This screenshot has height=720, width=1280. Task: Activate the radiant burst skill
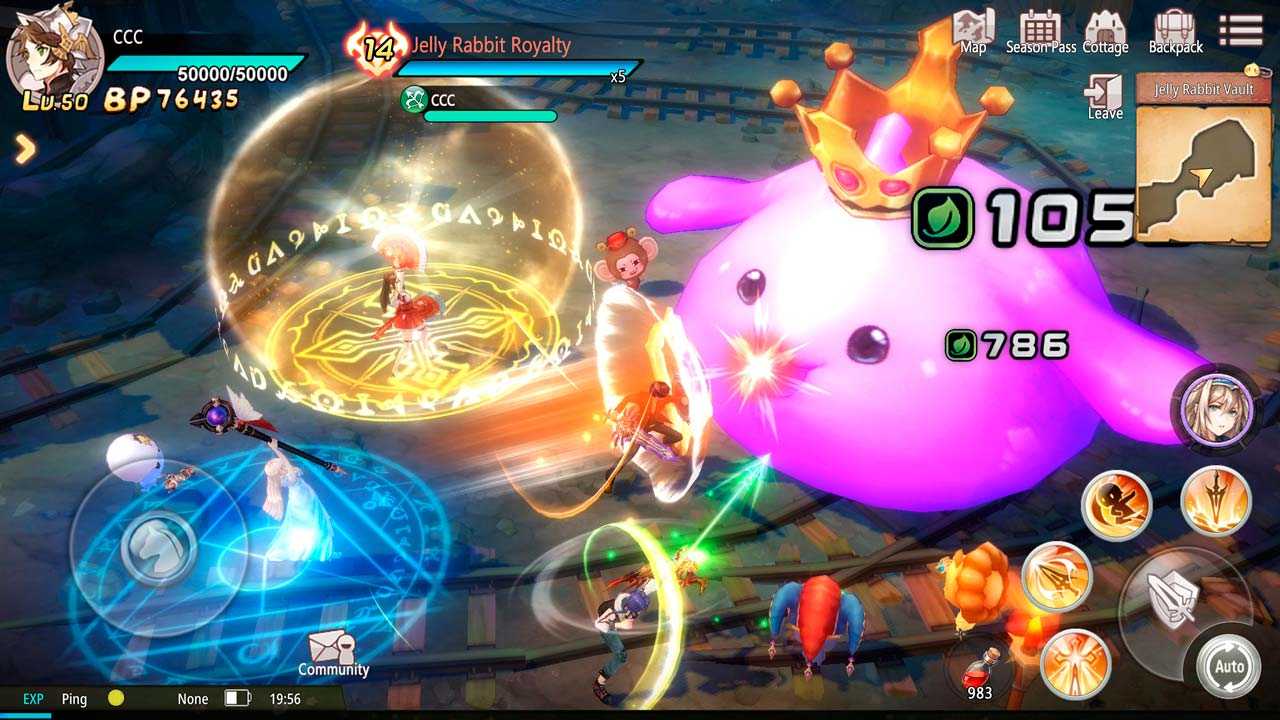pyautogui.click(x=1075, y=663)
